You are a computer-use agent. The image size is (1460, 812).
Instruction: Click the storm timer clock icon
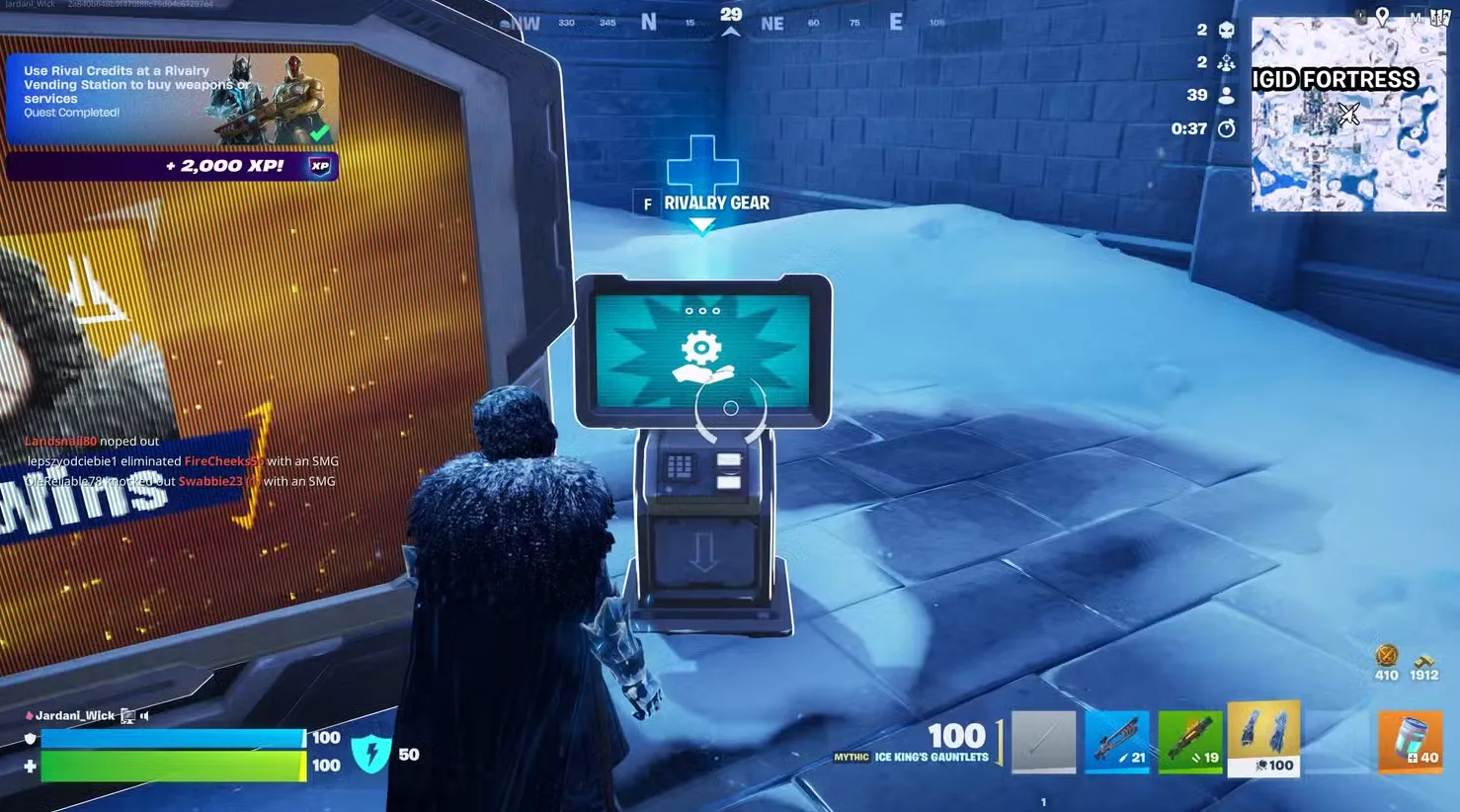point(1226,128)
